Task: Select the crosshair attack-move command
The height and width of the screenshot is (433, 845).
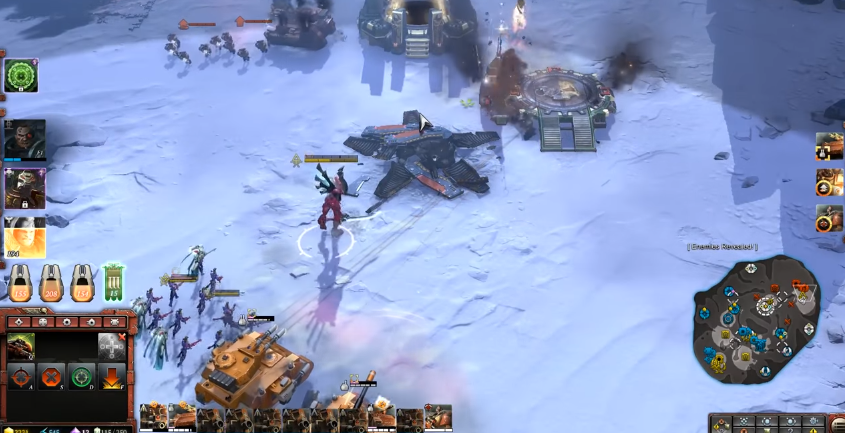Action: coord(21,379)
